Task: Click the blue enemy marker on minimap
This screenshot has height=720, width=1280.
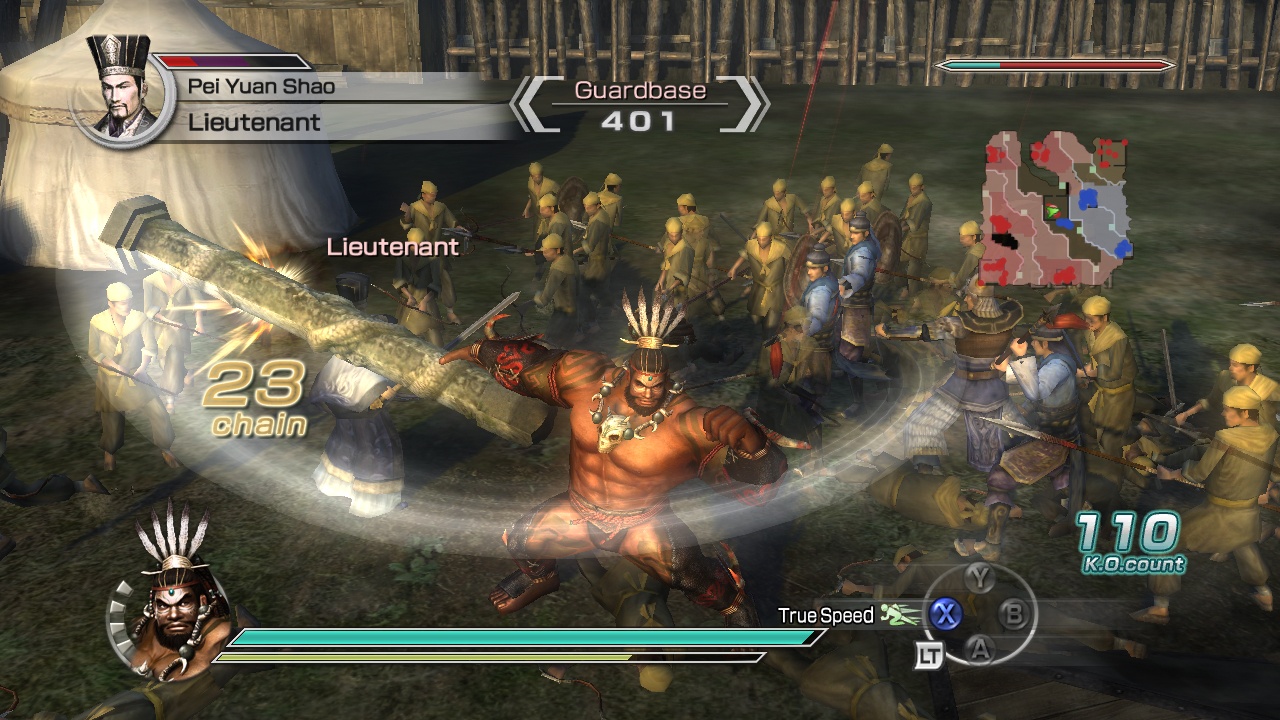Action: tap(1089, 197)
